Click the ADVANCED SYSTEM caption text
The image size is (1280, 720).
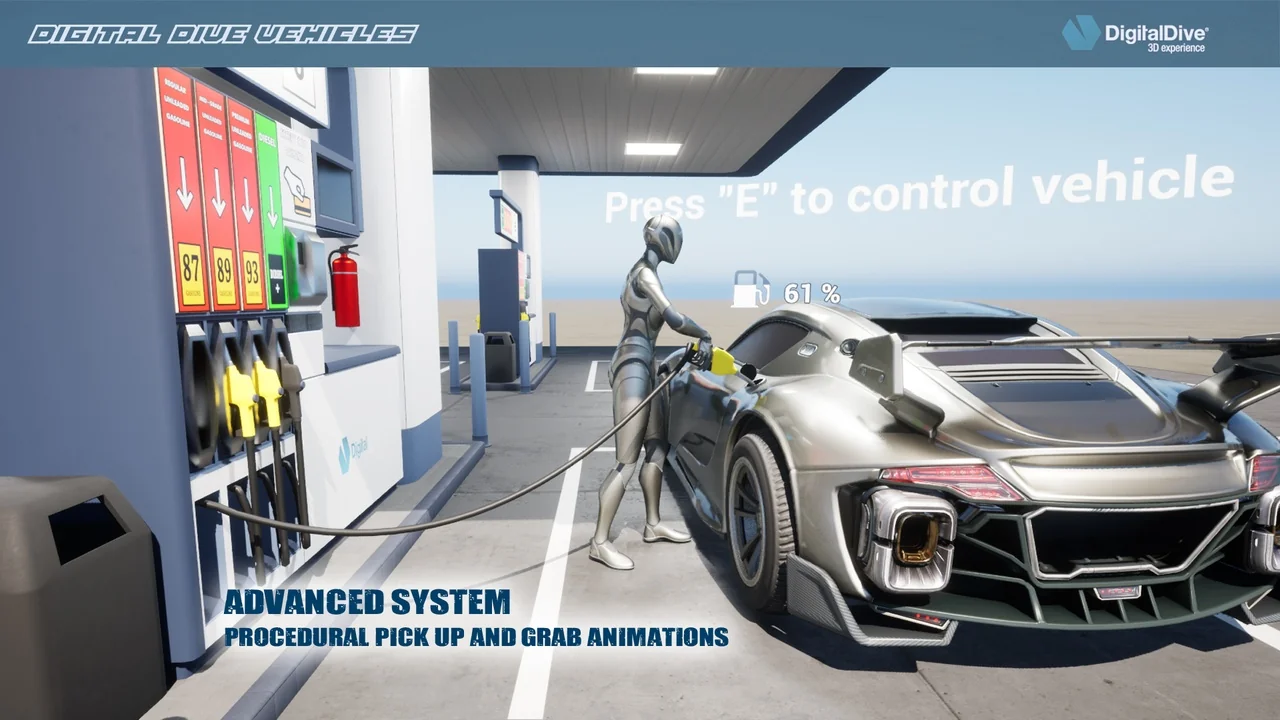click(x=370, y=604)
